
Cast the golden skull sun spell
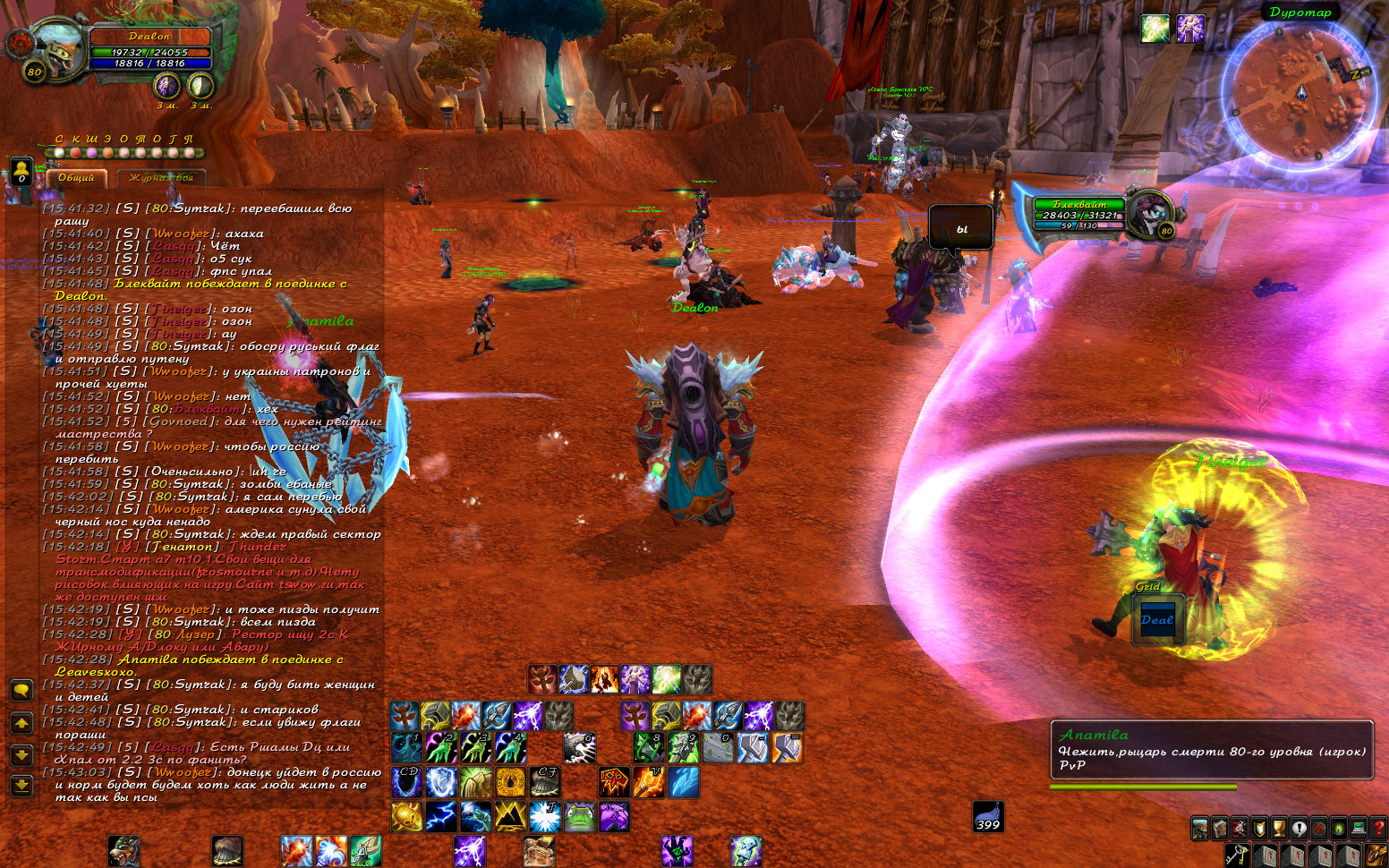[406, 816]
